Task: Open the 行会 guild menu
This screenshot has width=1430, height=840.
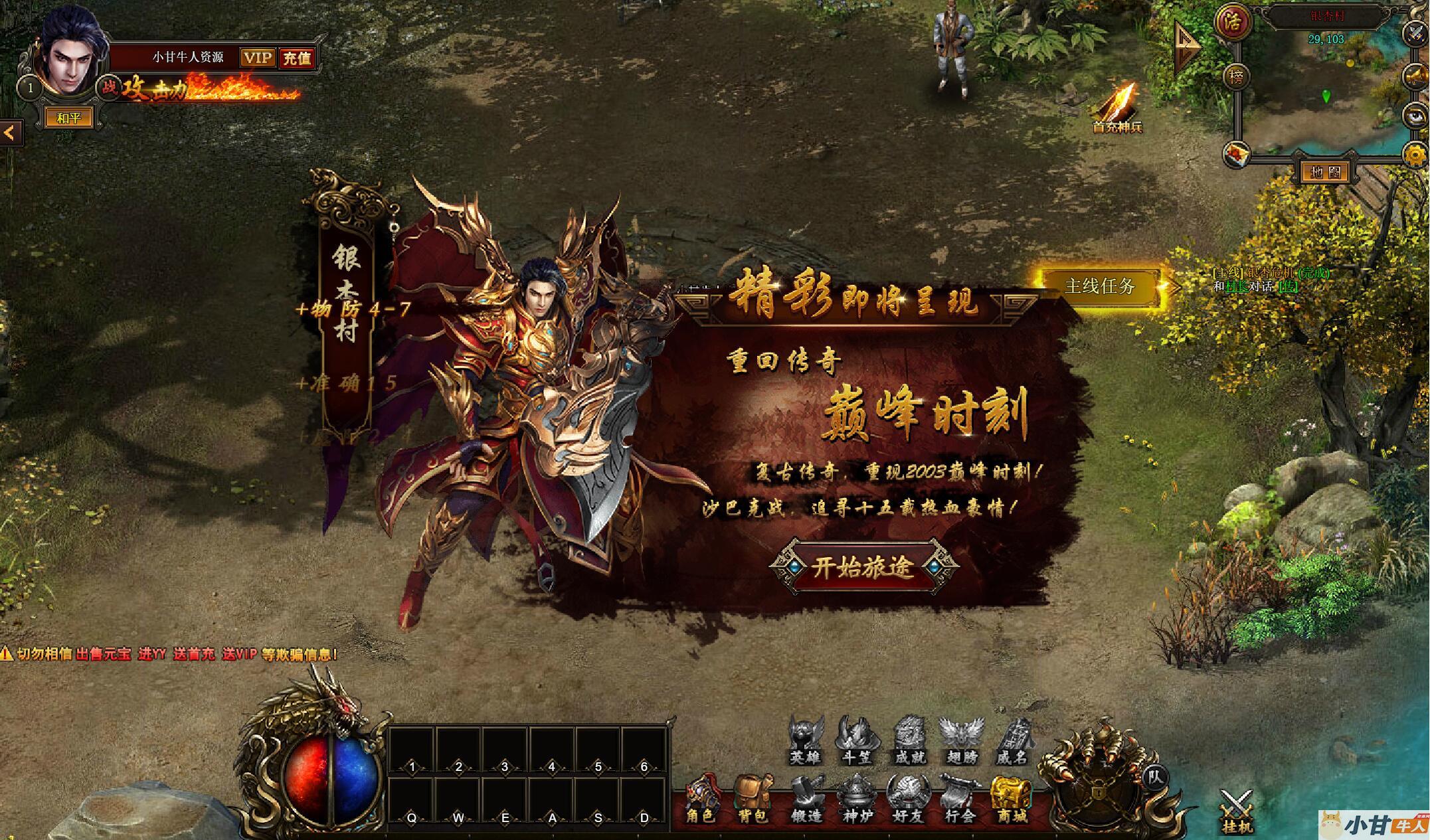Action: pos(959,799)
